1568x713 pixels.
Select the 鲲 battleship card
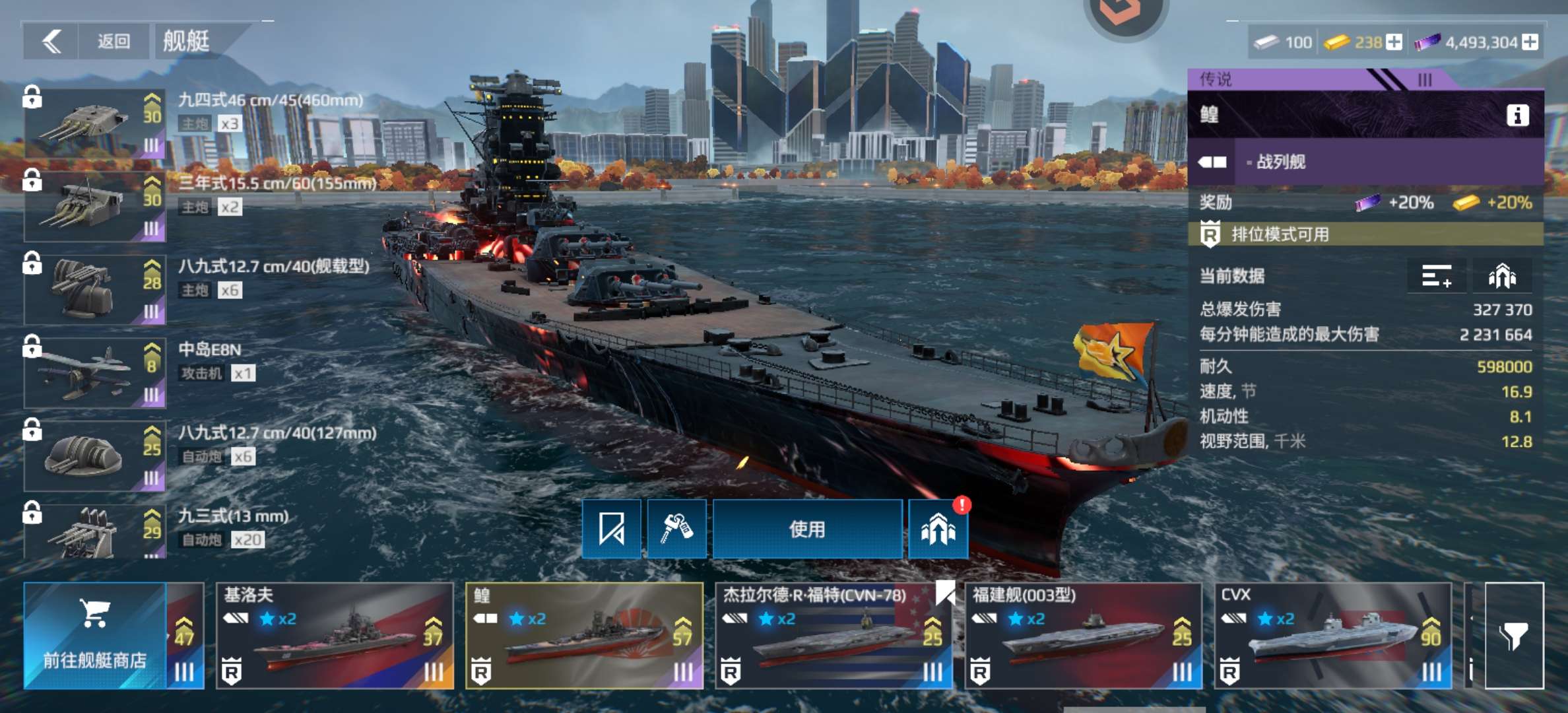coord(585,636)
